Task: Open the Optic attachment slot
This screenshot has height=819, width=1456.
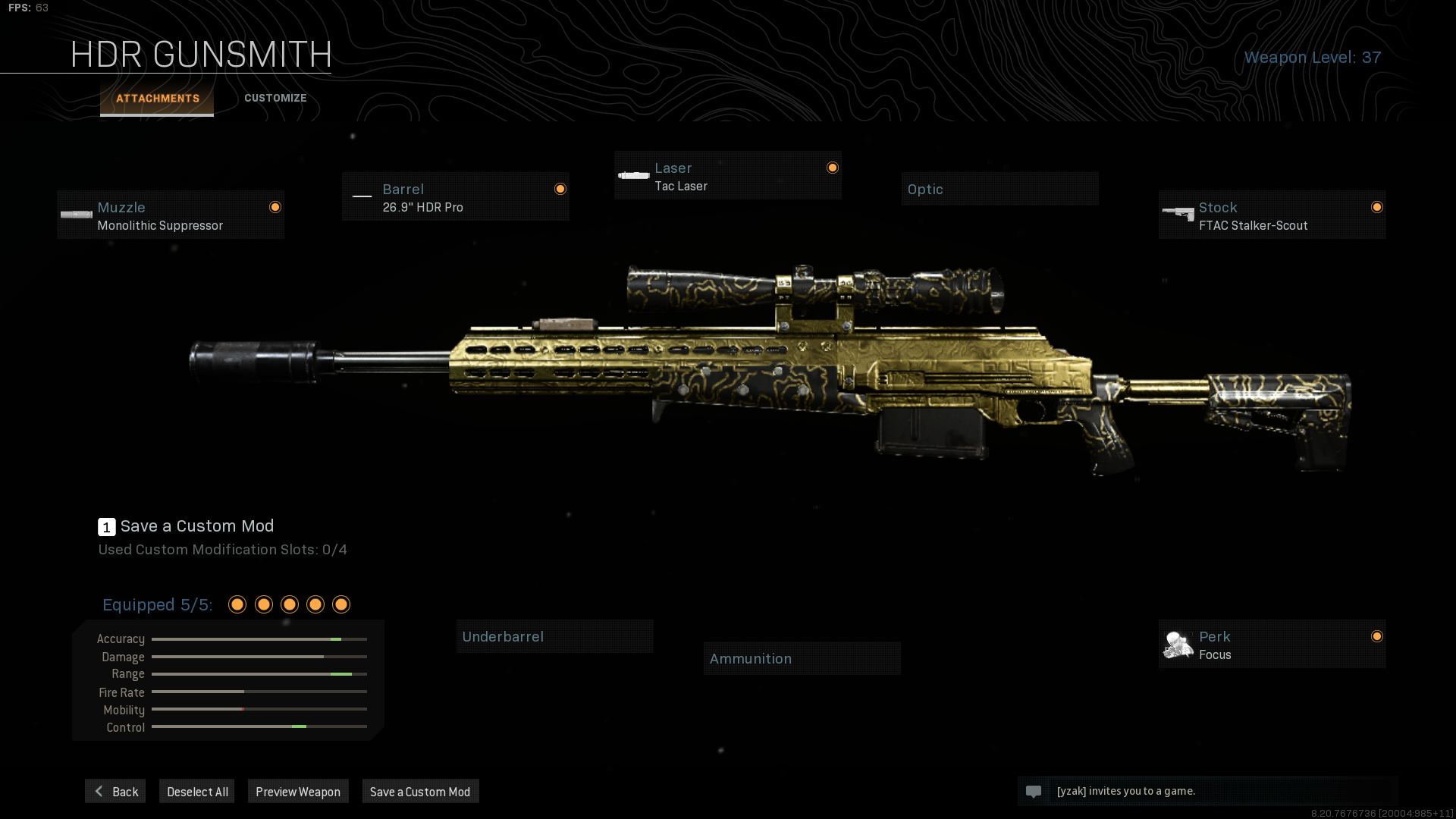Action: click(x=999, y=188)
